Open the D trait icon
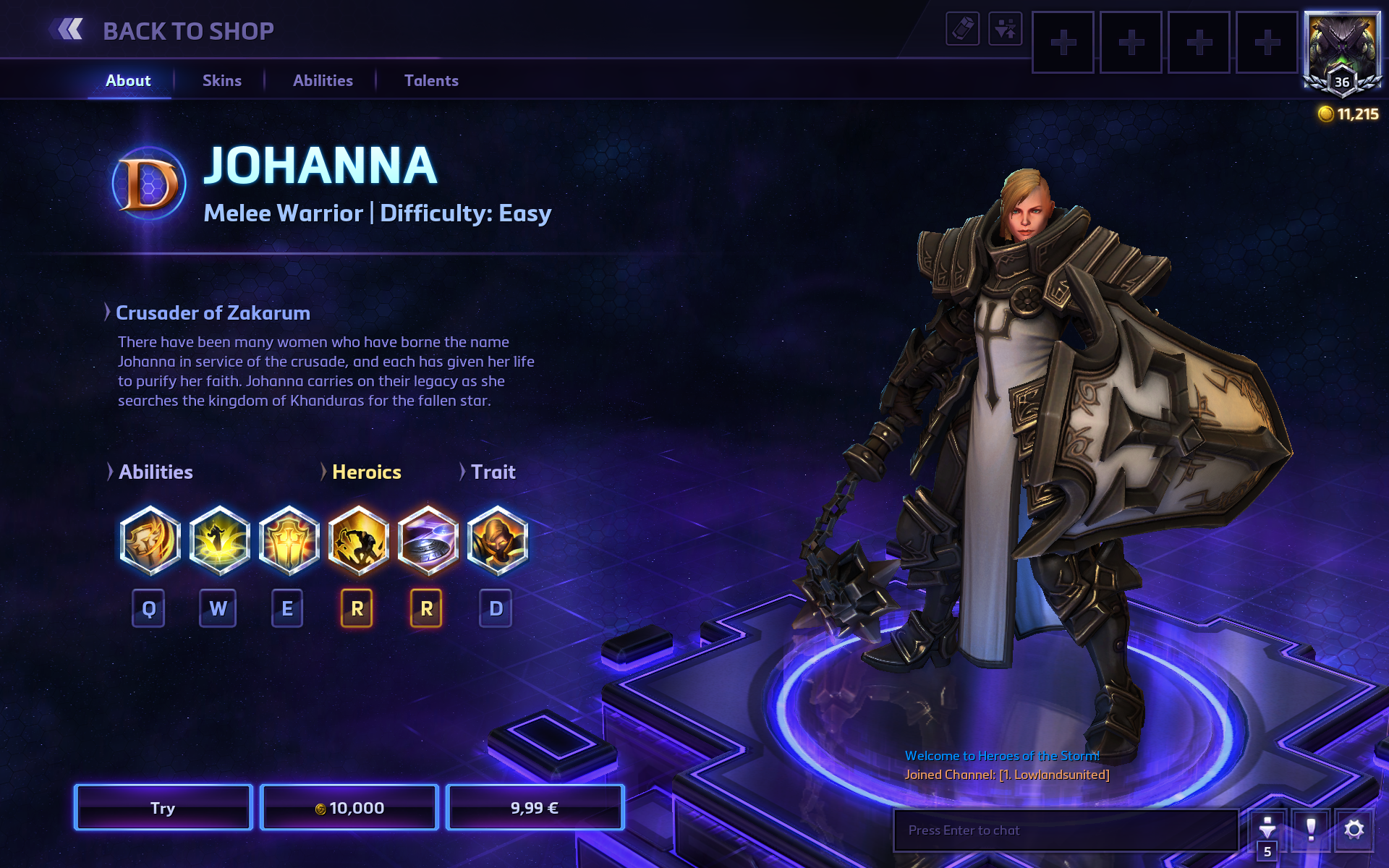The height and width of the screenshot is (868, 1389). pyautogui.click(x=497, y=540)
